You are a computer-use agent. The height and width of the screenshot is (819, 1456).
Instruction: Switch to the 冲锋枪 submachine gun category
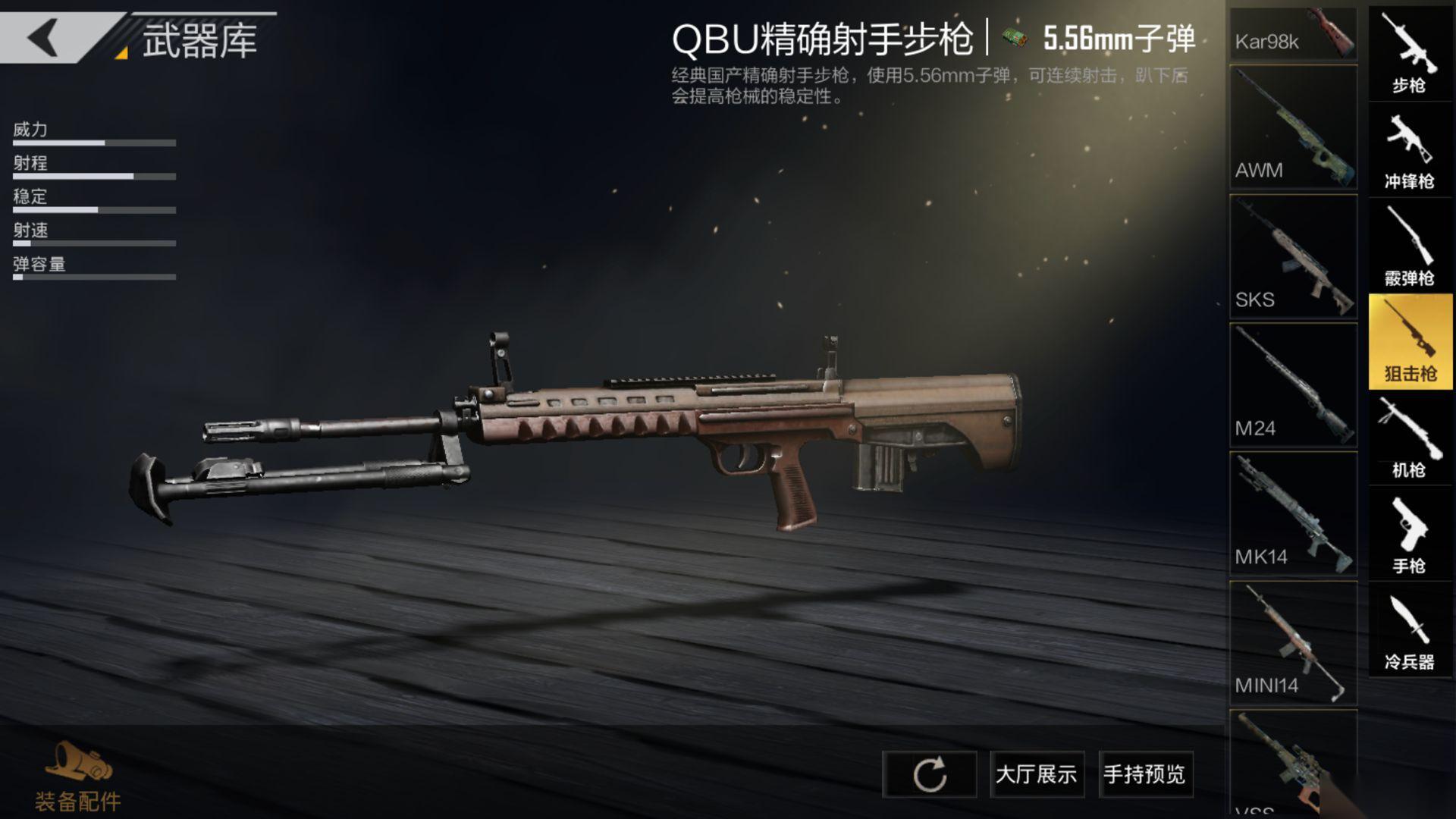pos(1409,150)
